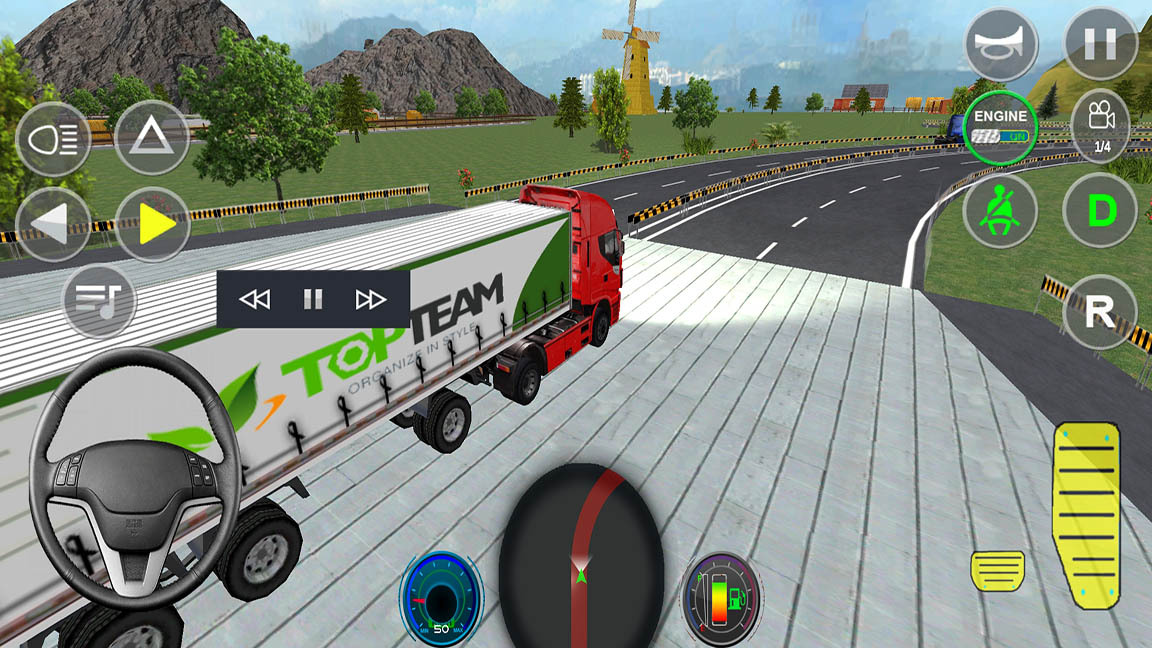The image size is (1152, 648).
Task: Shift to Reverse with the R button
Action: tap(1100, 311)
